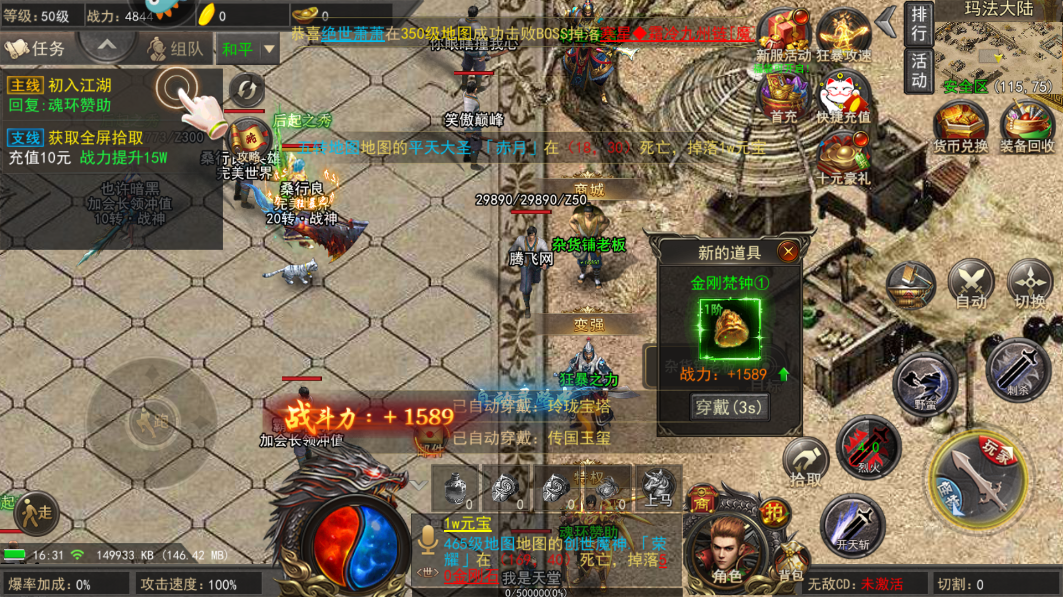The height and width of the screenshot is (597, 1063).
Task: Use the 开天斩 skill
Action: [853, 524]
